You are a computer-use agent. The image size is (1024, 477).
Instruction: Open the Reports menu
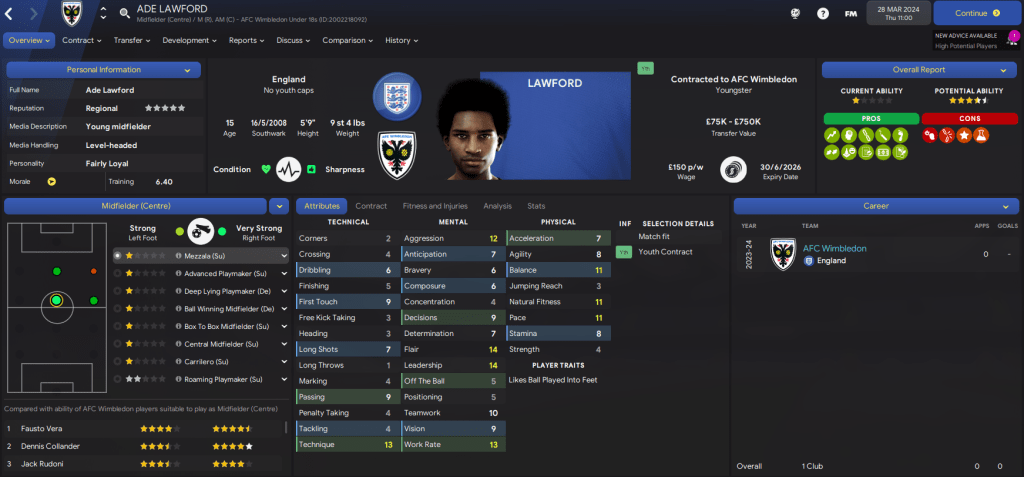click(x=247, y=41)
